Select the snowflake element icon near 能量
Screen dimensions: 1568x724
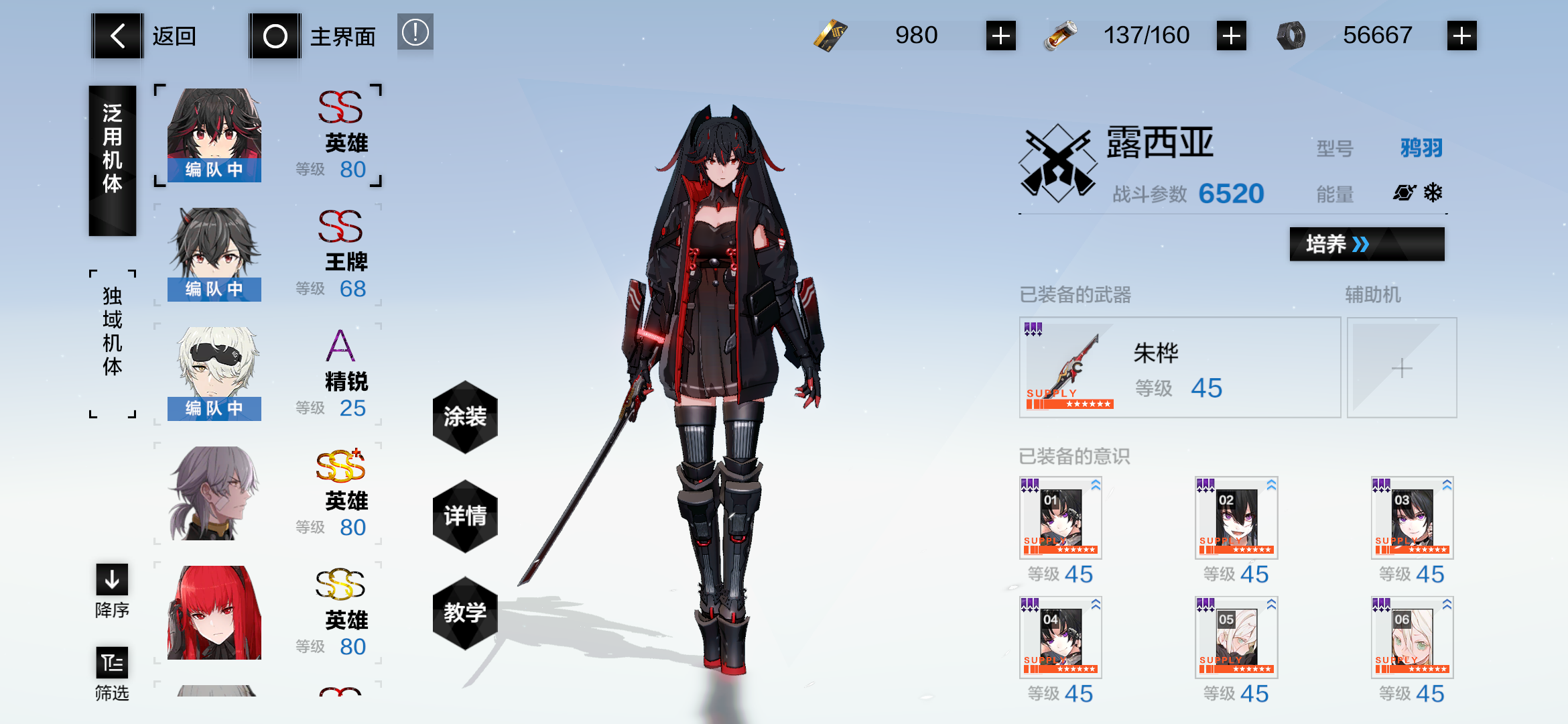[1434, 193]
